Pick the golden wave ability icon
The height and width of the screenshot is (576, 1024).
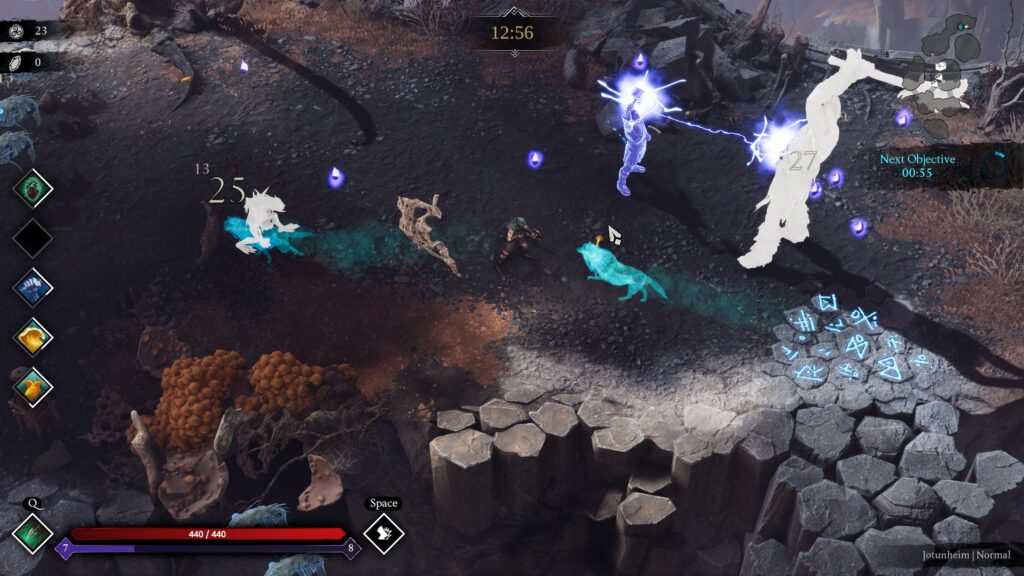click(32, 337)
